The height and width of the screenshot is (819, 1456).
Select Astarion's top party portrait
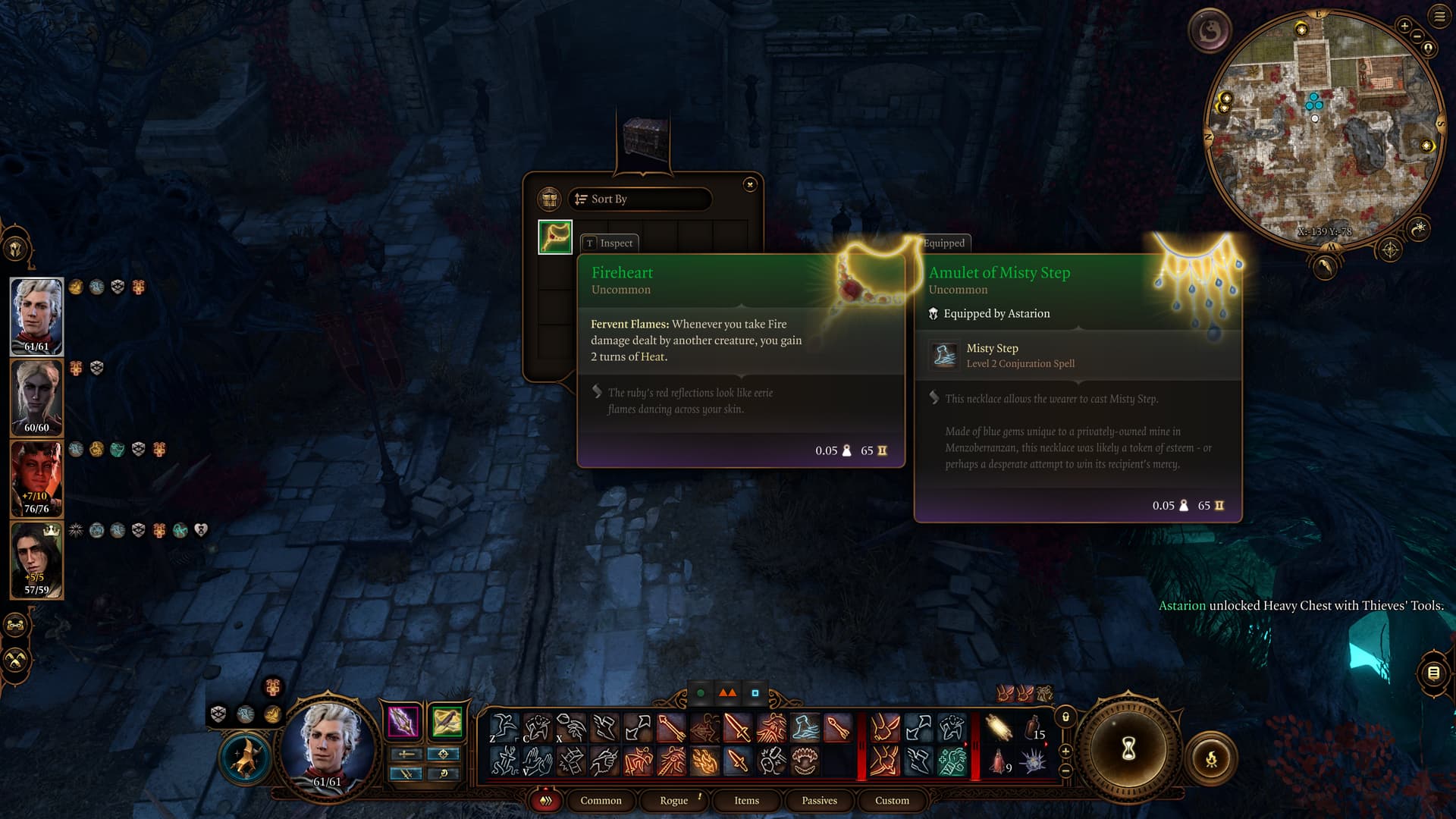point(36,316)
